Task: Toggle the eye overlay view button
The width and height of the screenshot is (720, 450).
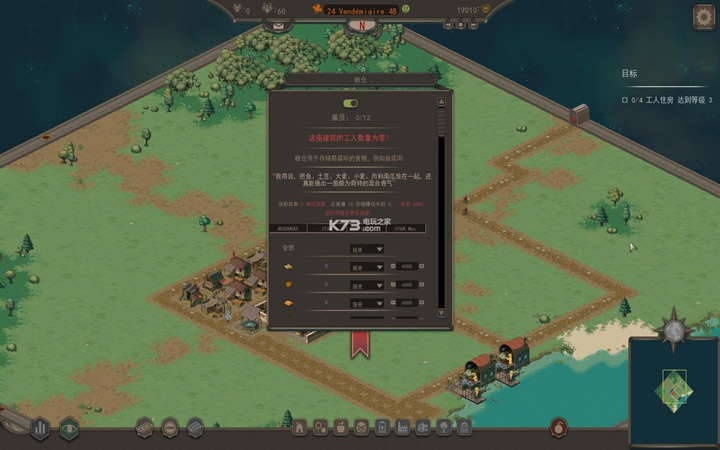Action: click(69, 428)
